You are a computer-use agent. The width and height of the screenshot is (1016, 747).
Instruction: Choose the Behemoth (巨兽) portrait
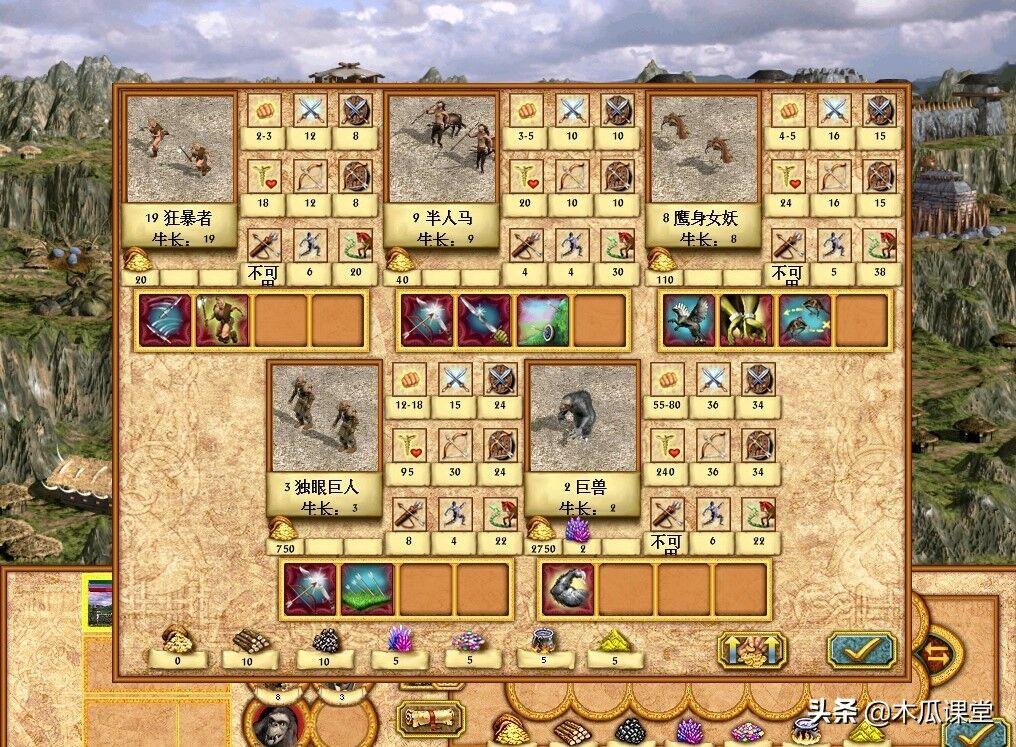coord(583,418)
